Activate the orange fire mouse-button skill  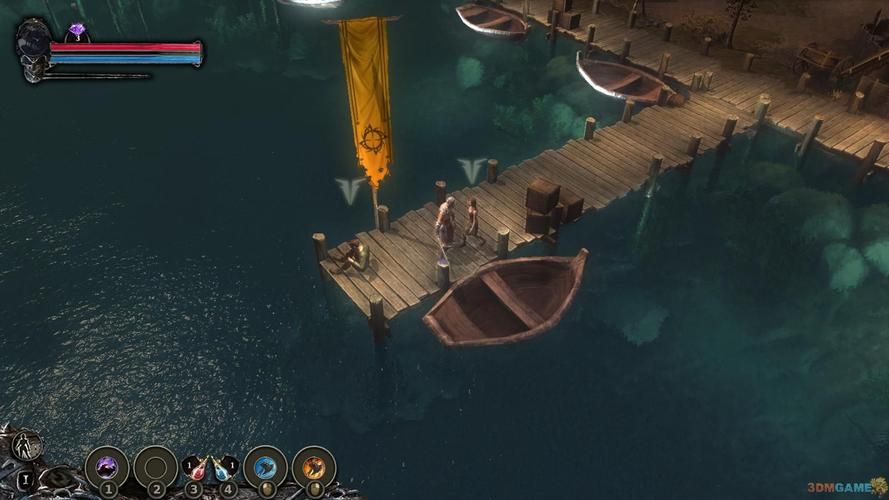pyautogui.click(x=313, y=466)
